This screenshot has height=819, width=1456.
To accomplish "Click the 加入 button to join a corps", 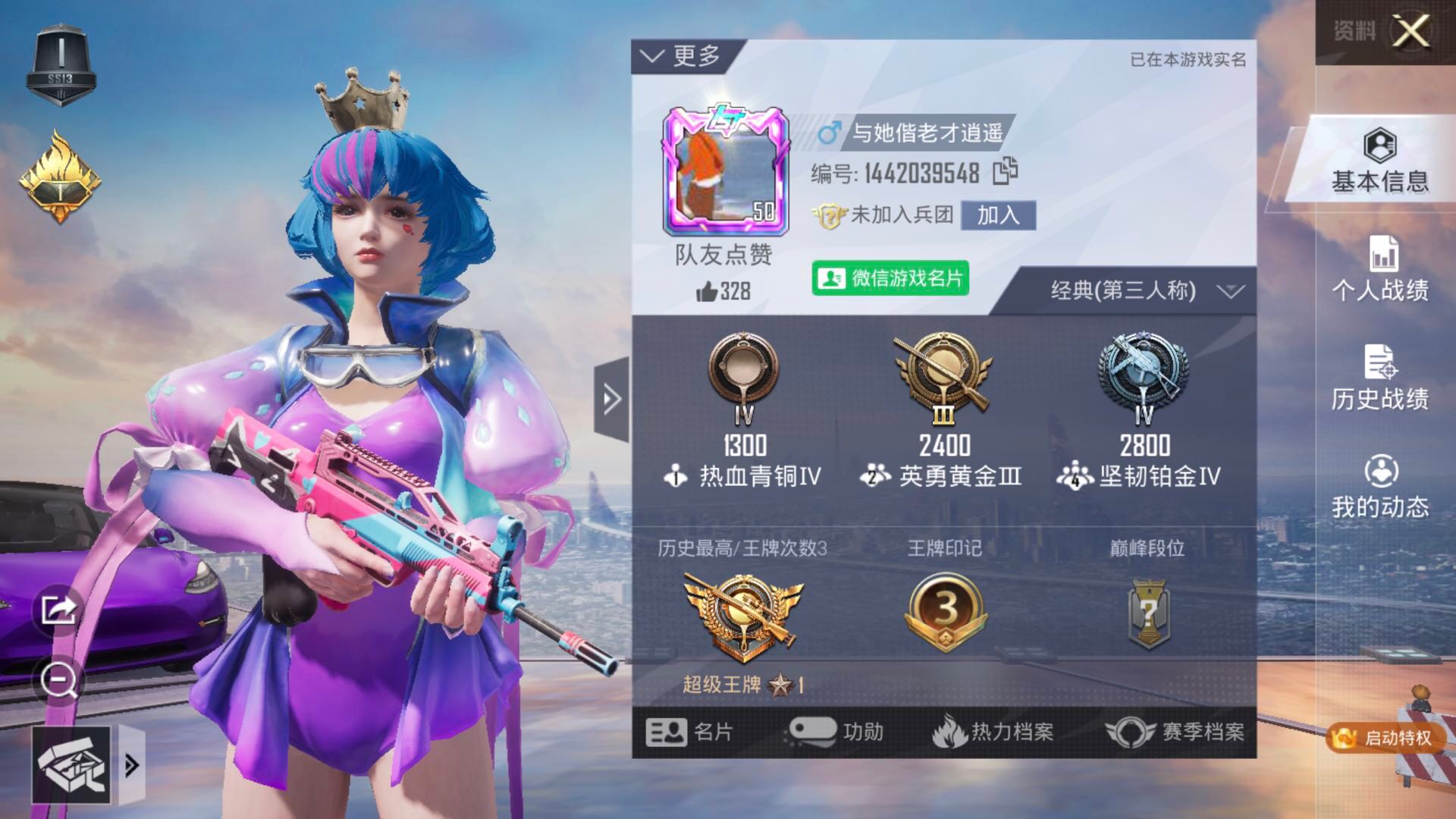I will [x=997, y=215].
